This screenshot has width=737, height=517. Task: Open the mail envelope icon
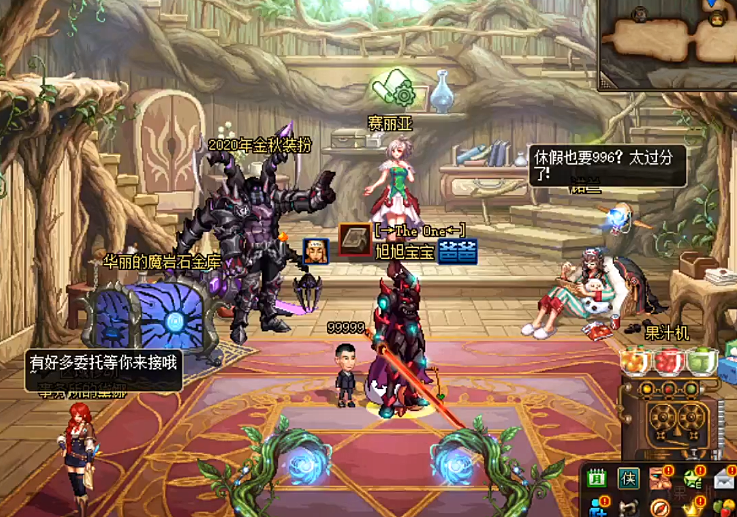tap(724, 479)
